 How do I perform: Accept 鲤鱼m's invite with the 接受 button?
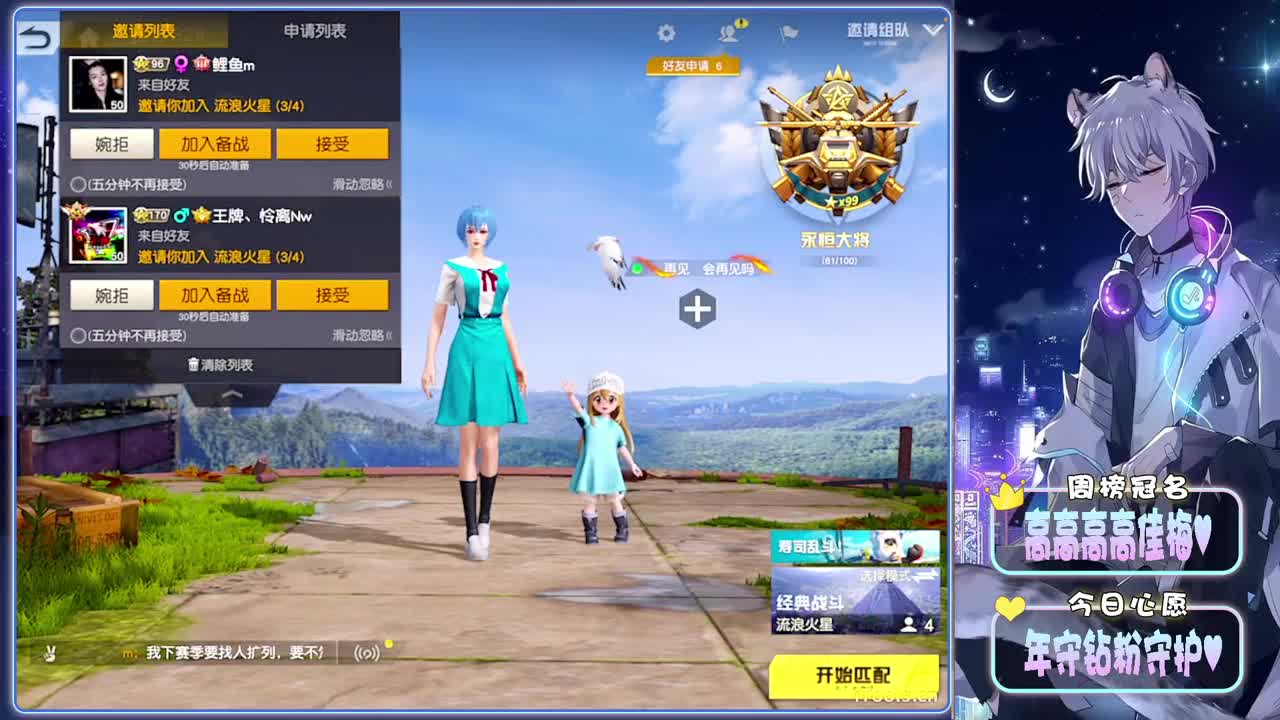click(333, 143)
